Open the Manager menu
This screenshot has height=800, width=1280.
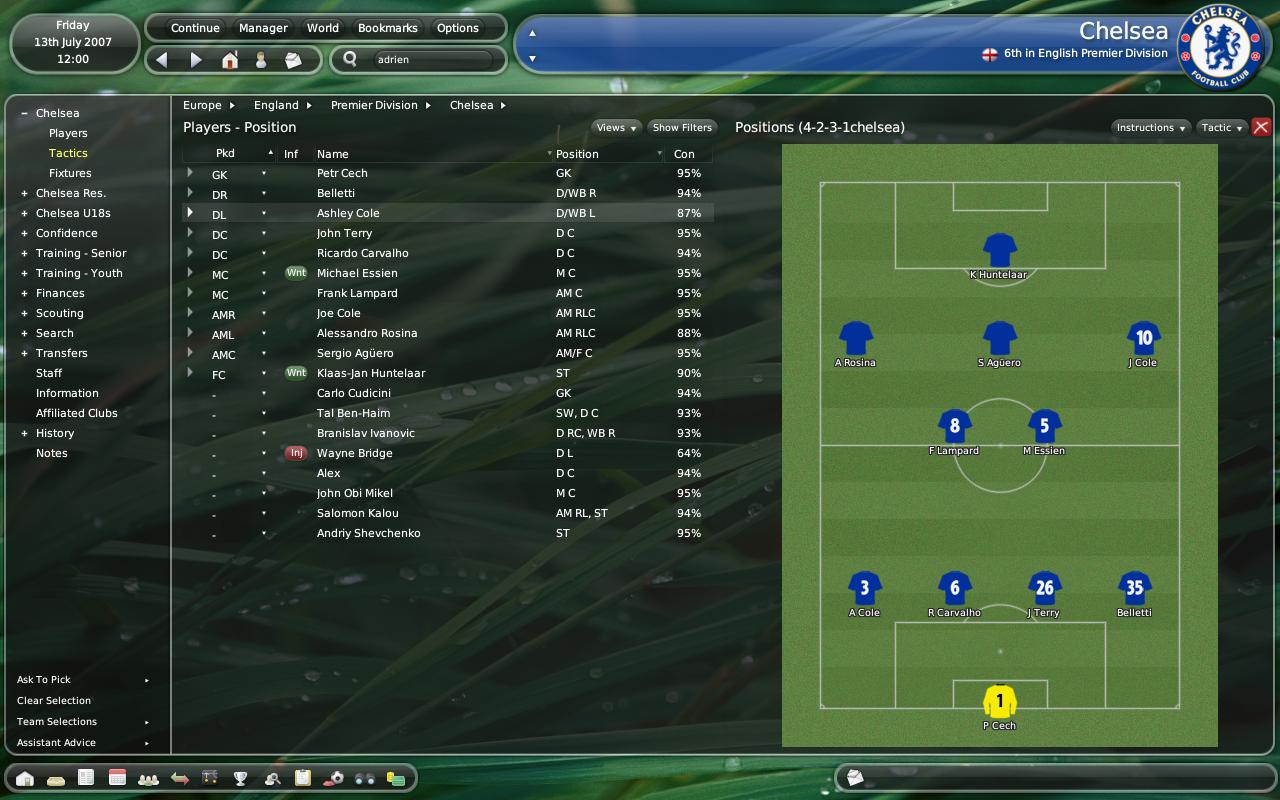point(263,28)
